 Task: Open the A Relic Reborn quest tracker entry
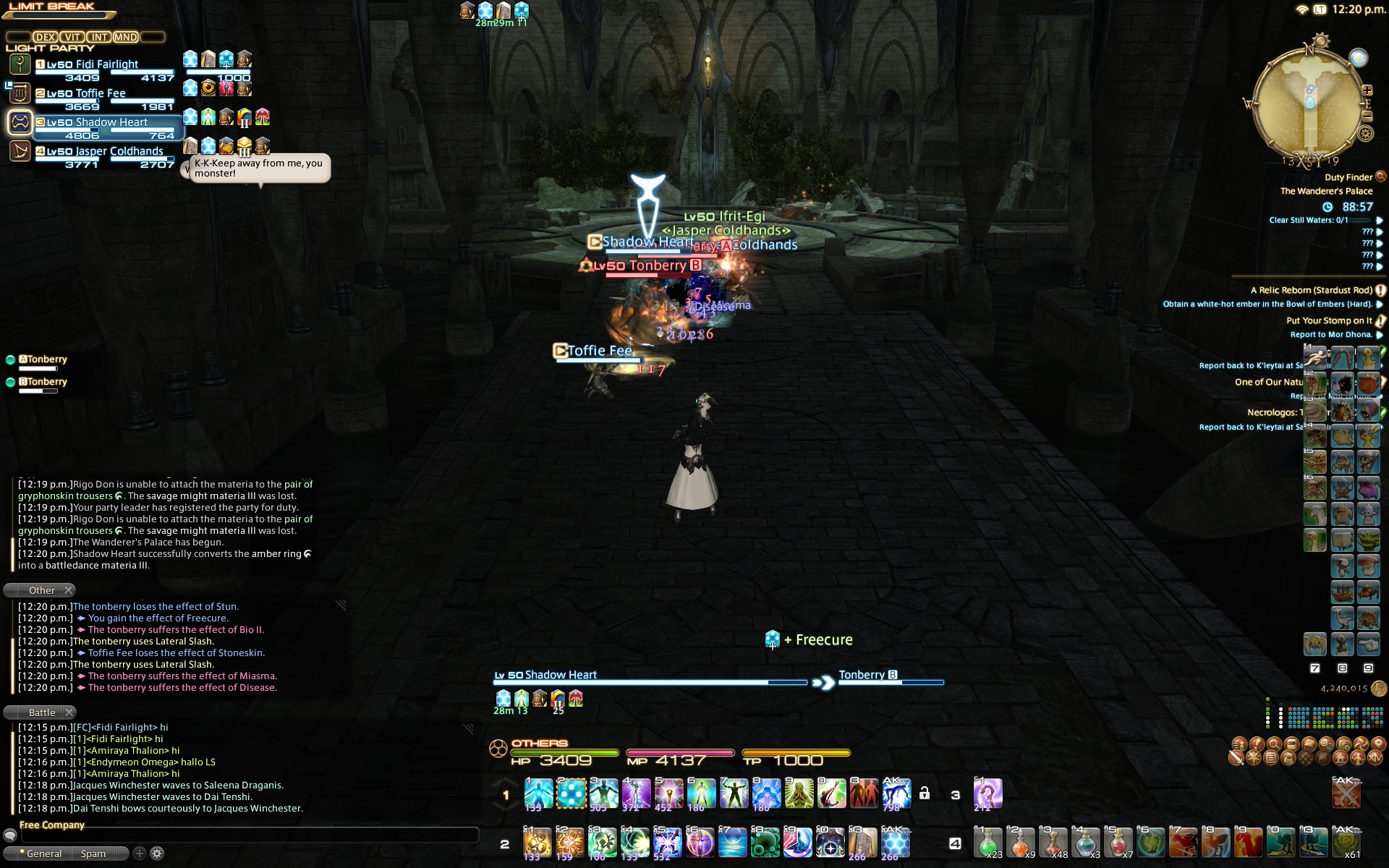[1311, 290]
